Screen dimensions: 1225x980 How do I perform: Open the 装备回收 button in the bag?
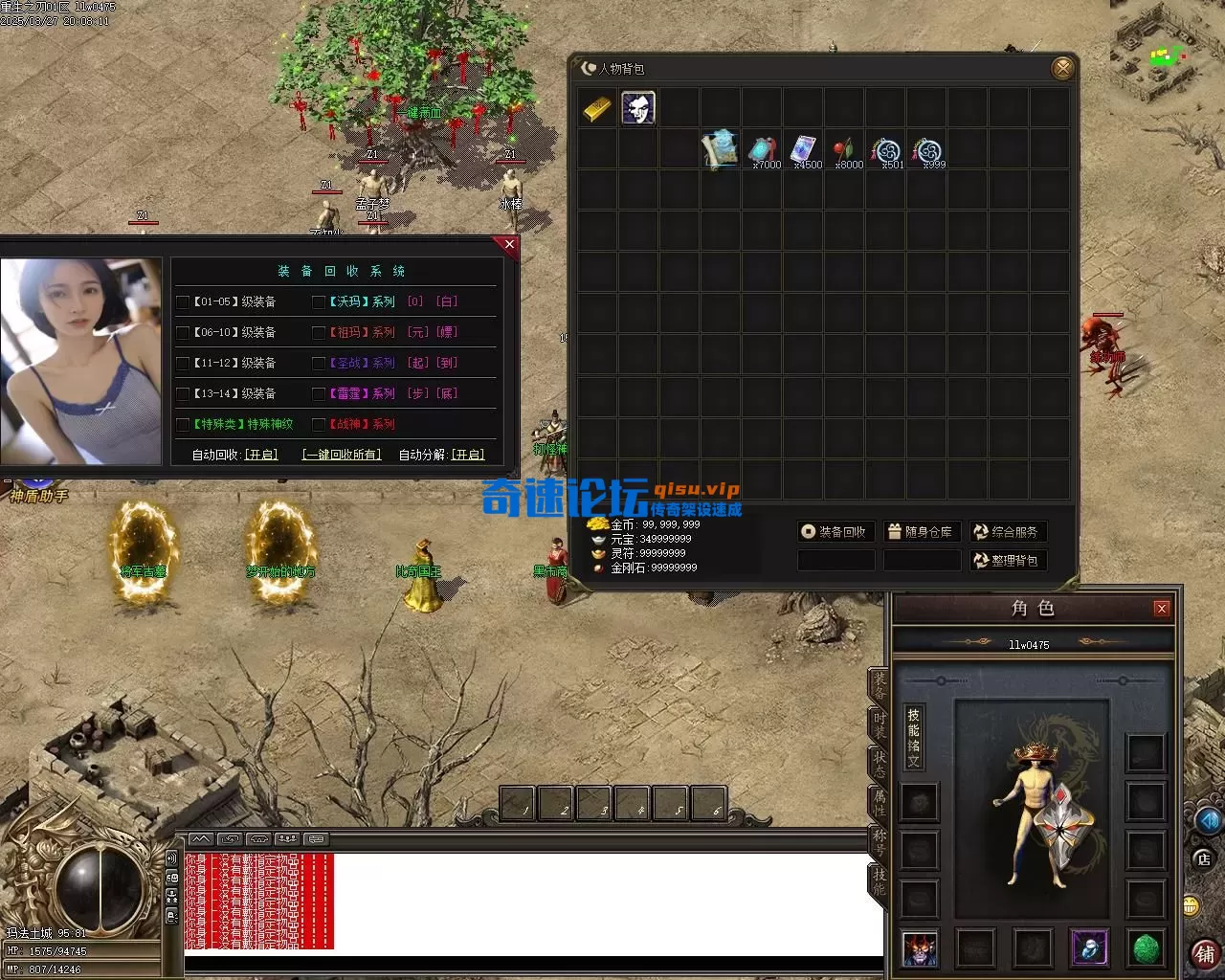click(834, 532)
